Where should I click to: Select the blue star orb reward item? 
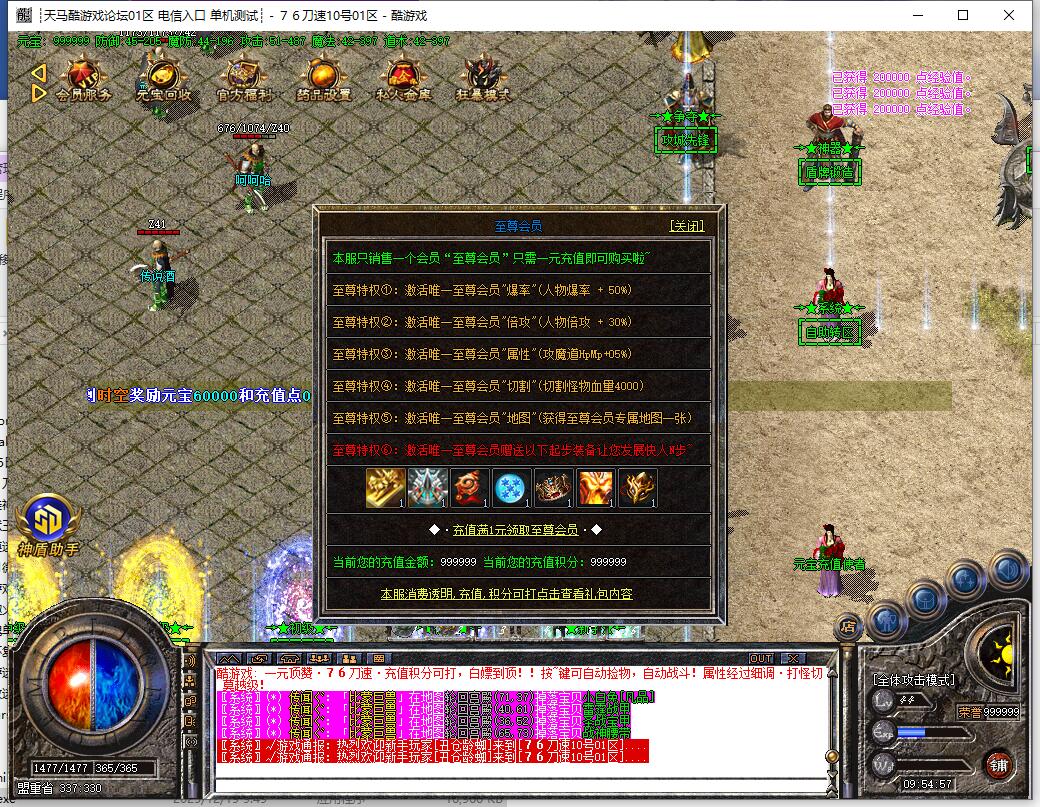pyautogui.click(x=512, y=488)
